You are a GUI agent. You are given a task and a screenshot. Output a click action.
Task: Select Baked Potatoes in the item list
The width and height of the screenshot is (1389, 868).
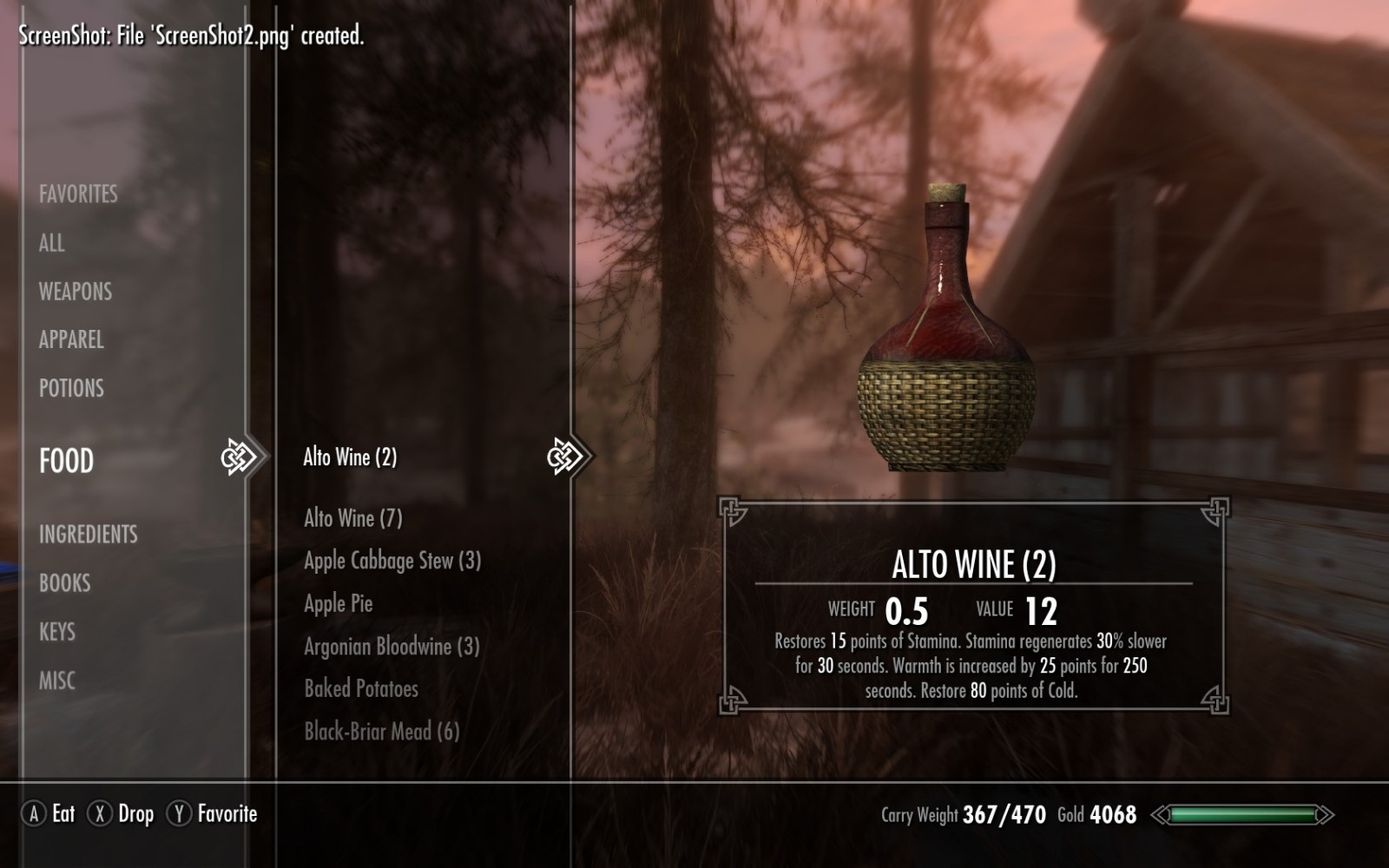(x=361, y=688)
